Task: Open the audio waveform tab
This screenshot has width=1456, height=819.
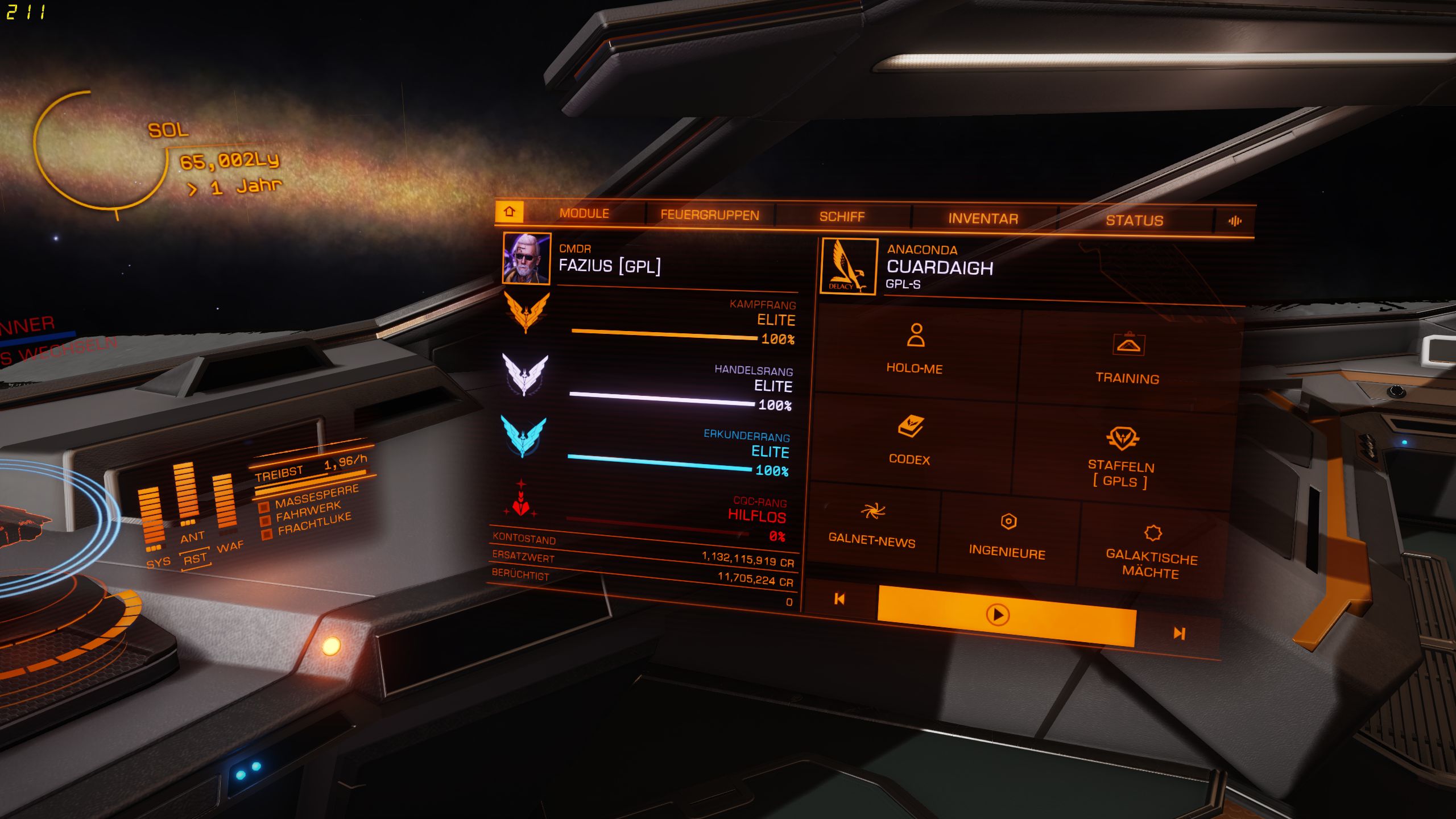Action: tap(1235, 221)
